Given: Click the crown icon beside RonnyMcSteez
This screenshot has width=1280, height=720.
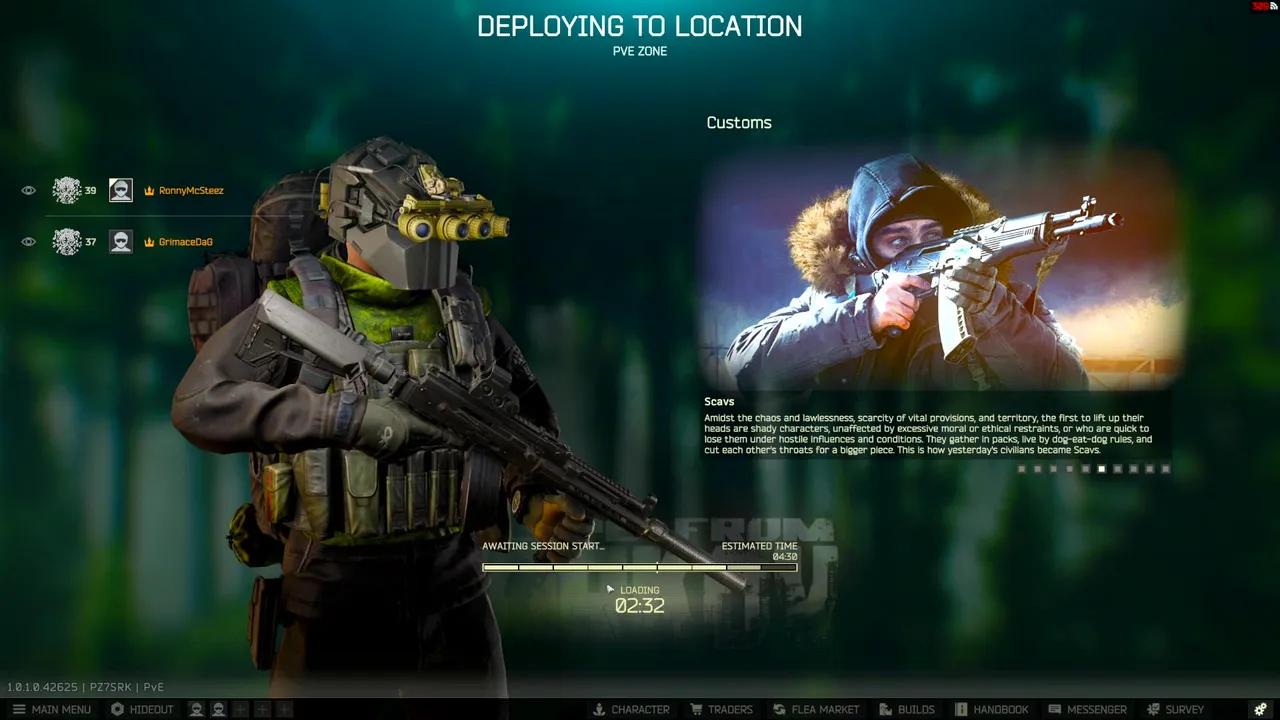Looking at the screenshot, I should [x=149, y=190].
